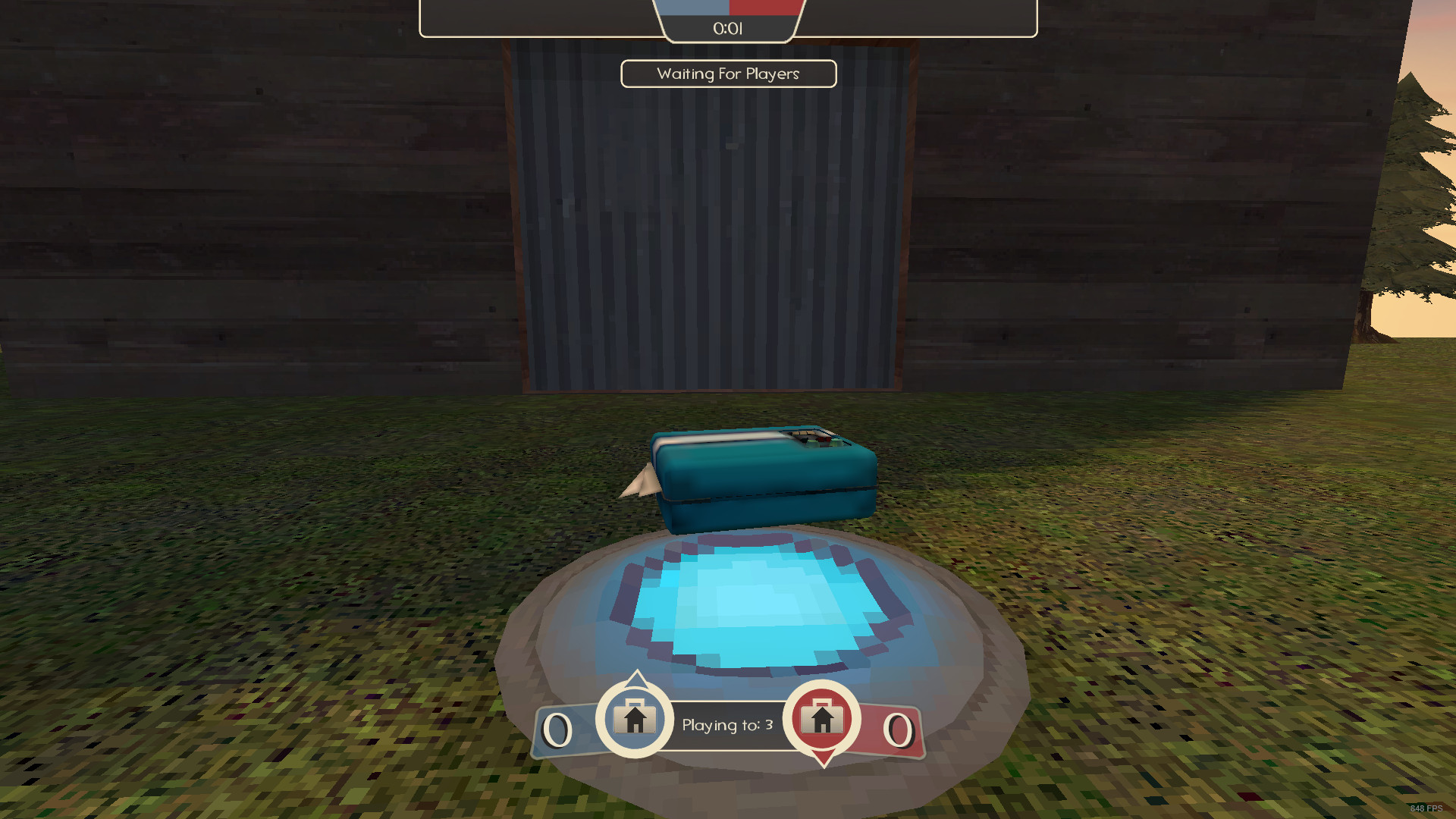Viewport: 1456px width, 819px height.
Task: Open the Playing to: 3 round limit panel
Action: 726,724
